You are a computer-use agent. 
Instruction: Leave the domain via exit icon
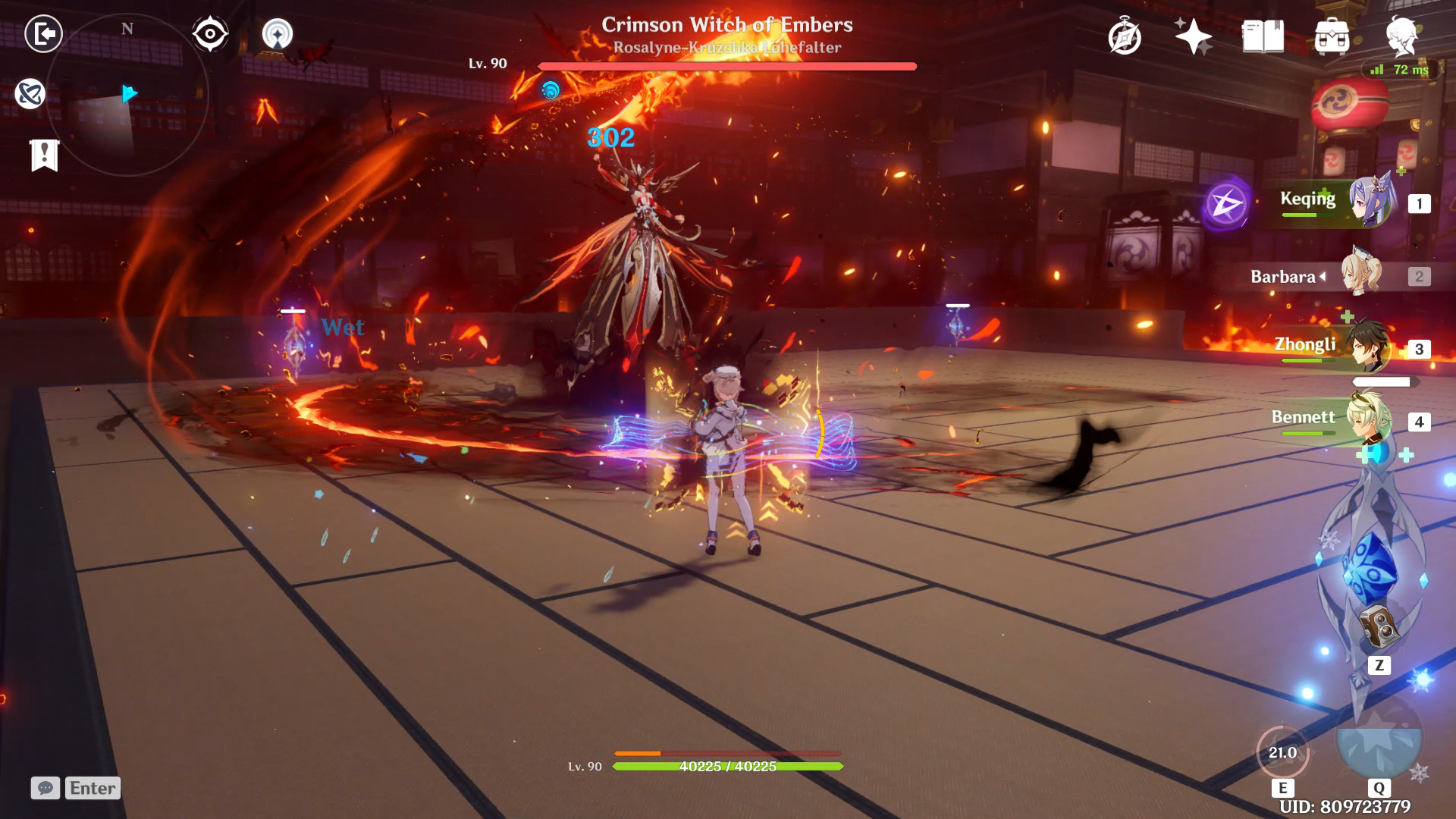click(43, 34)
